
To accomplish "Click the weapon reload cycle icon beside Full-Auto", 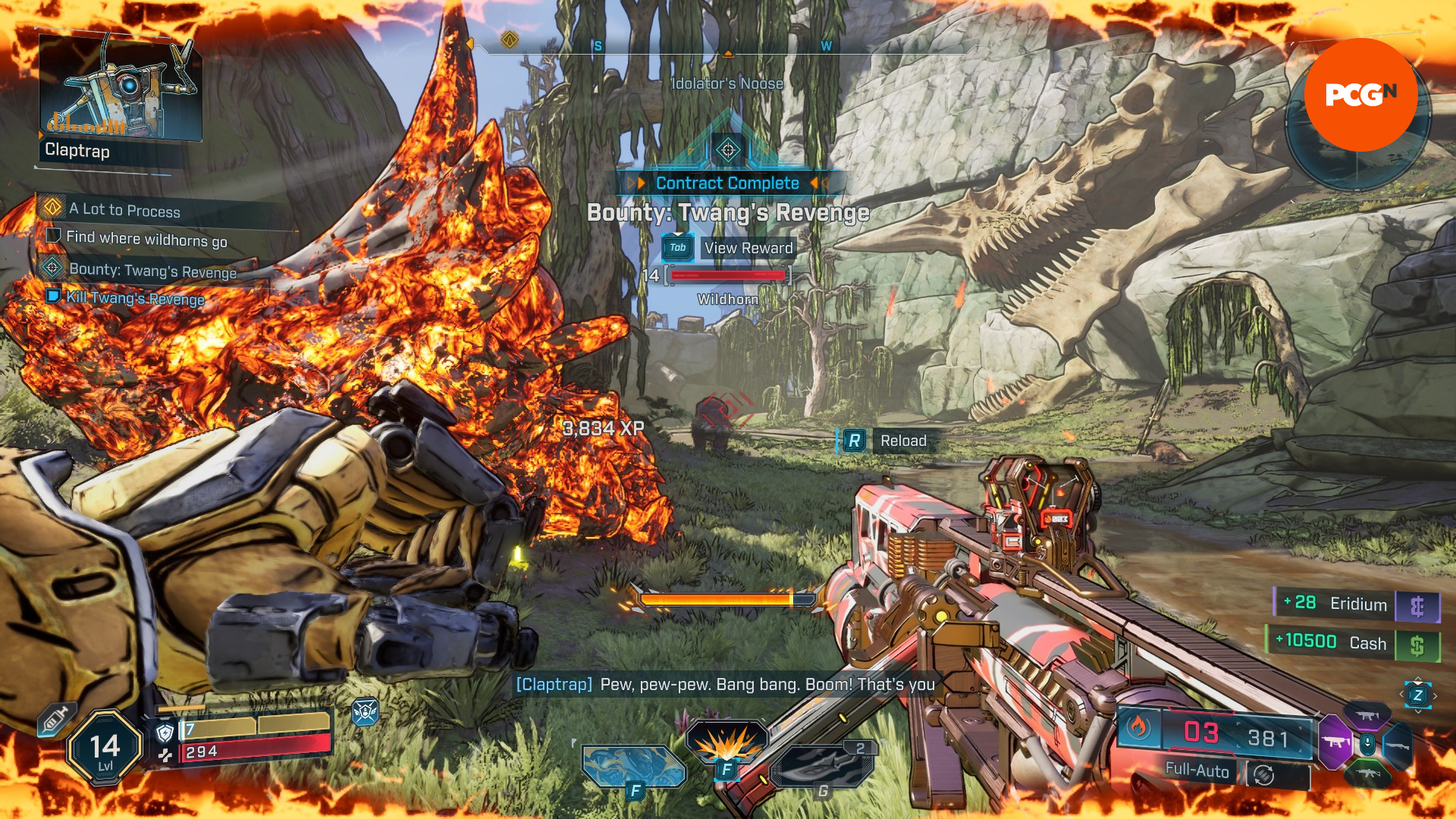I will [x=1263, y=777].
